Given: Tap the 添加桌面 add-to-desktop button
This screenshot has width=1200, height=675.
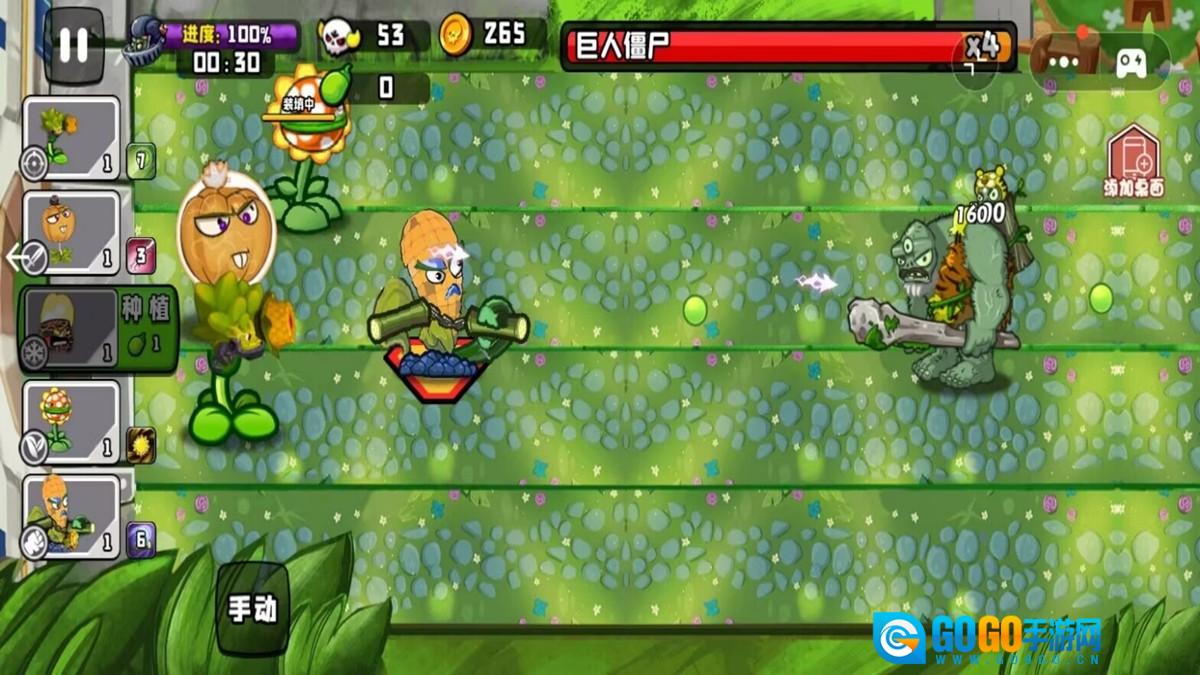Looking at the screenshot, I should [x=1133, y=162].
